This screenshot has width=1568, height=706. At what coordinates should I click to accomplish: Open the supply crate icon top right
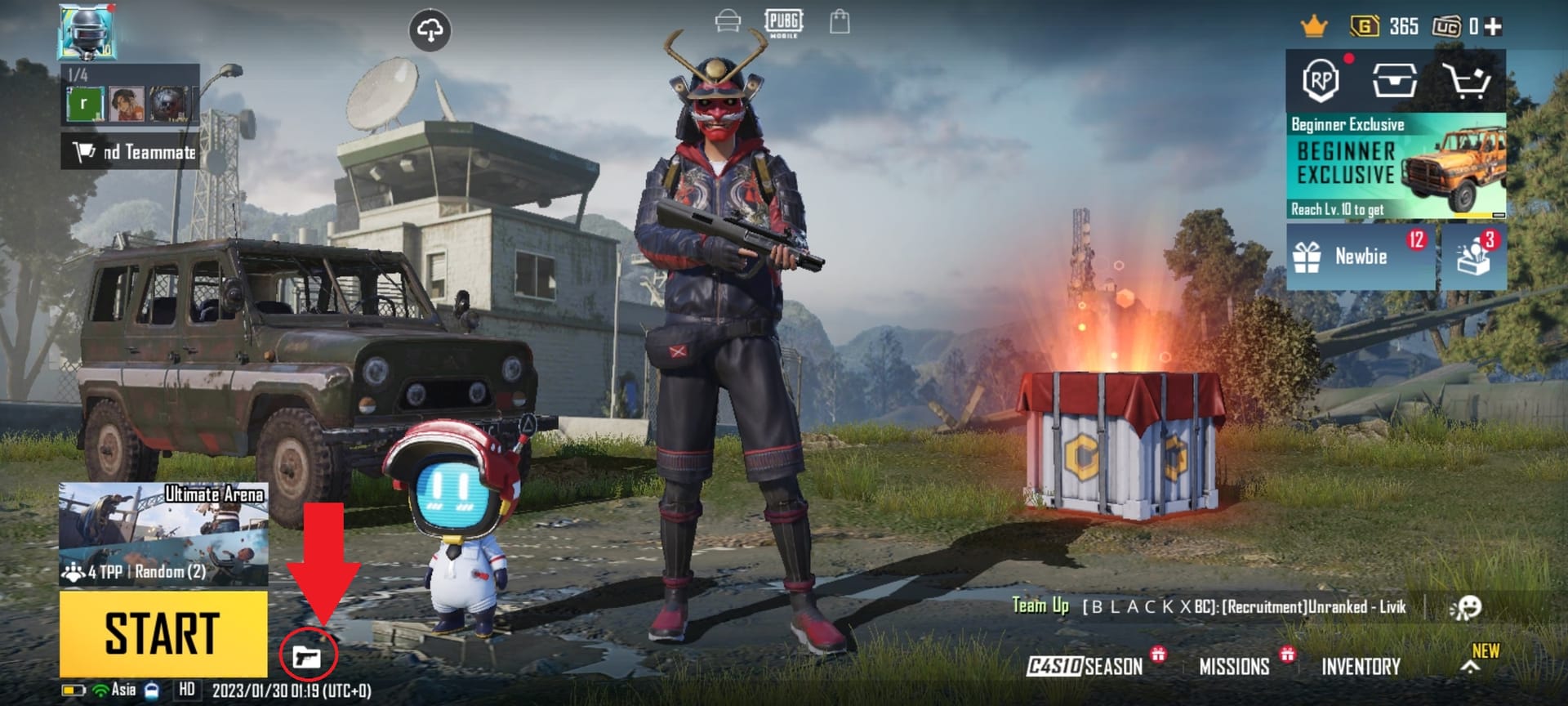[x=1394, y=81]
